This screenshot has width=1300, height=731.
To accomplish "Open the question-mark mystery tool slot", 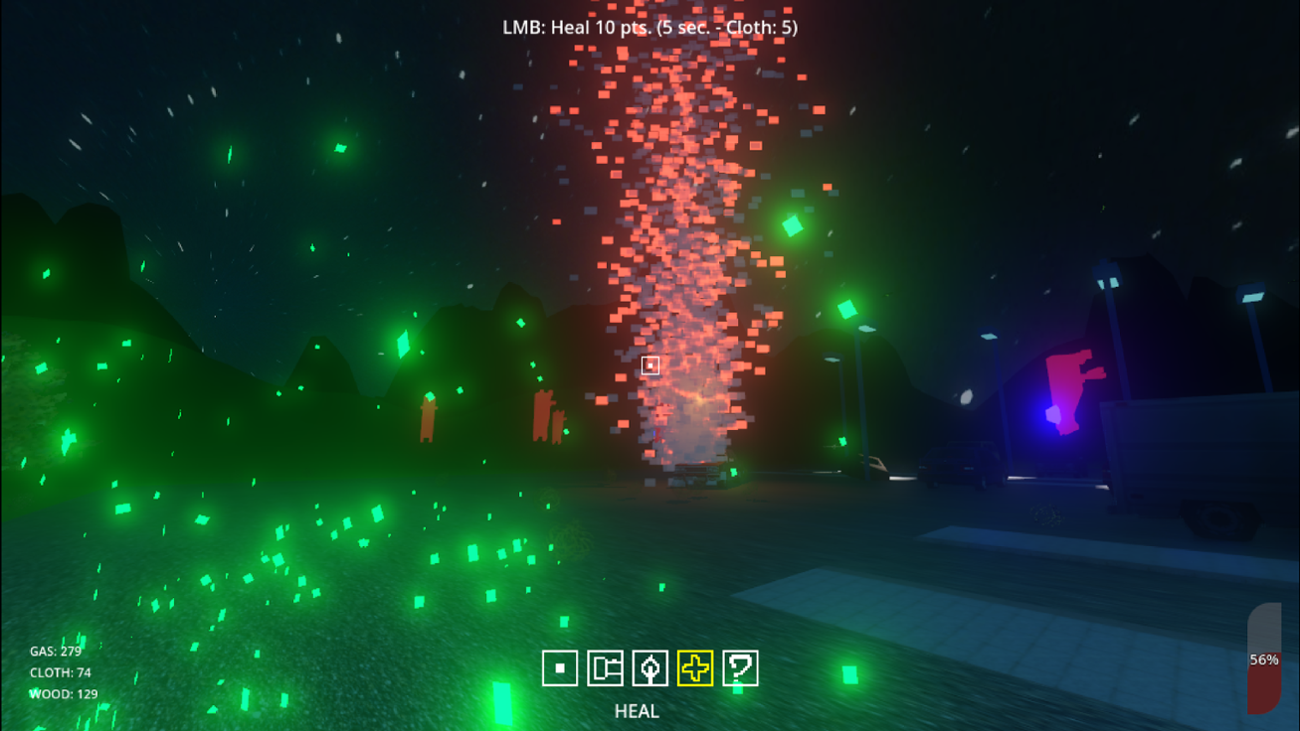I will pyautogui.click(x=740, y=668).
